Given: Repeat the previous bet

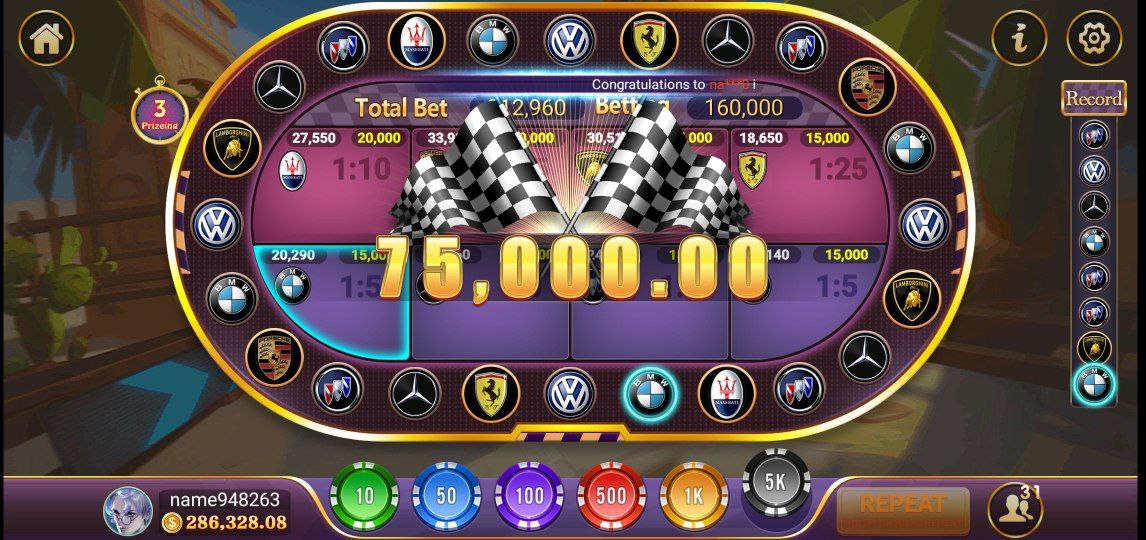Looking at the screenshot, I should click(x=902, y=509).
